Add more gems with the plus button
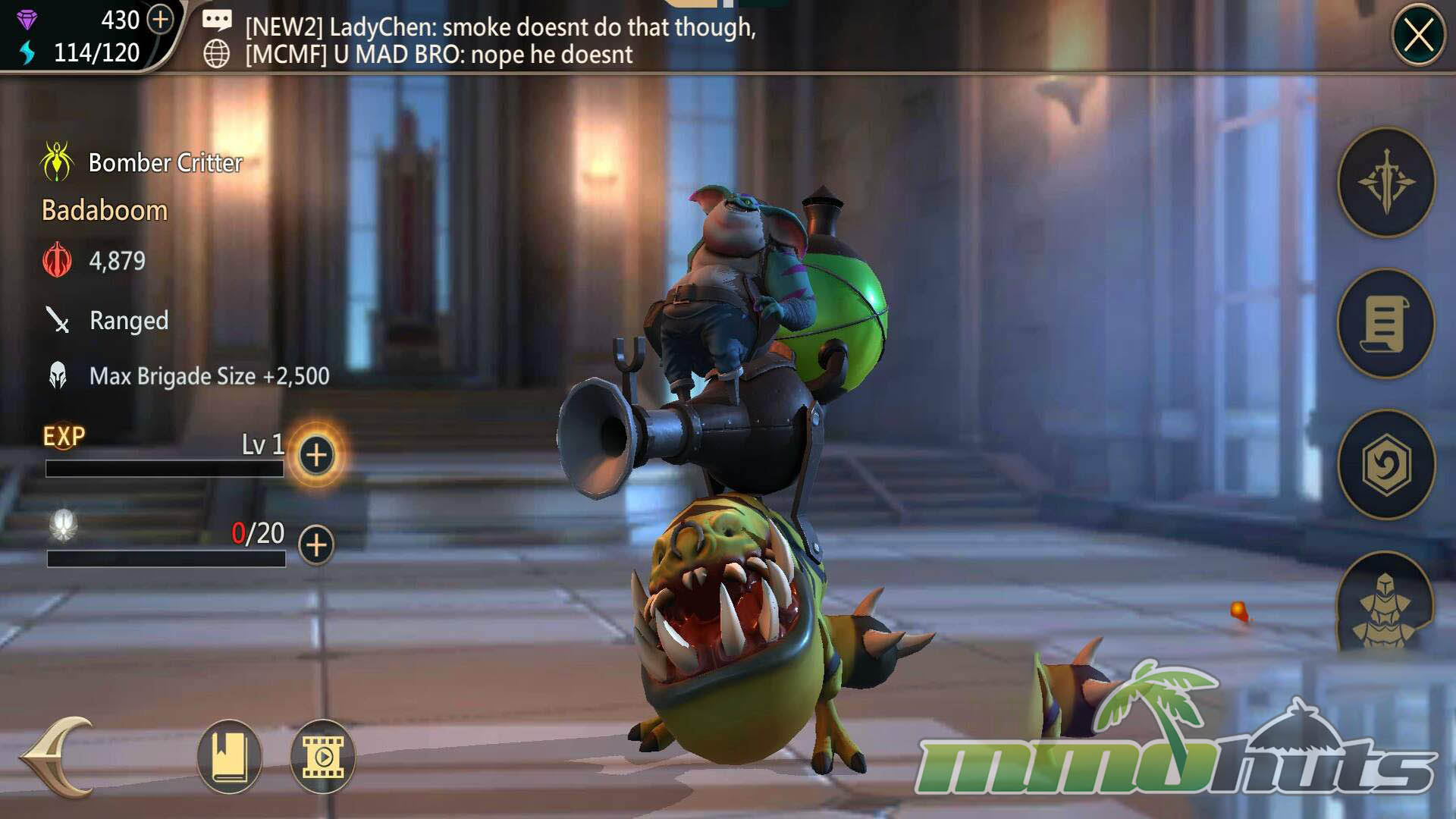 click(x=160, y=20)
